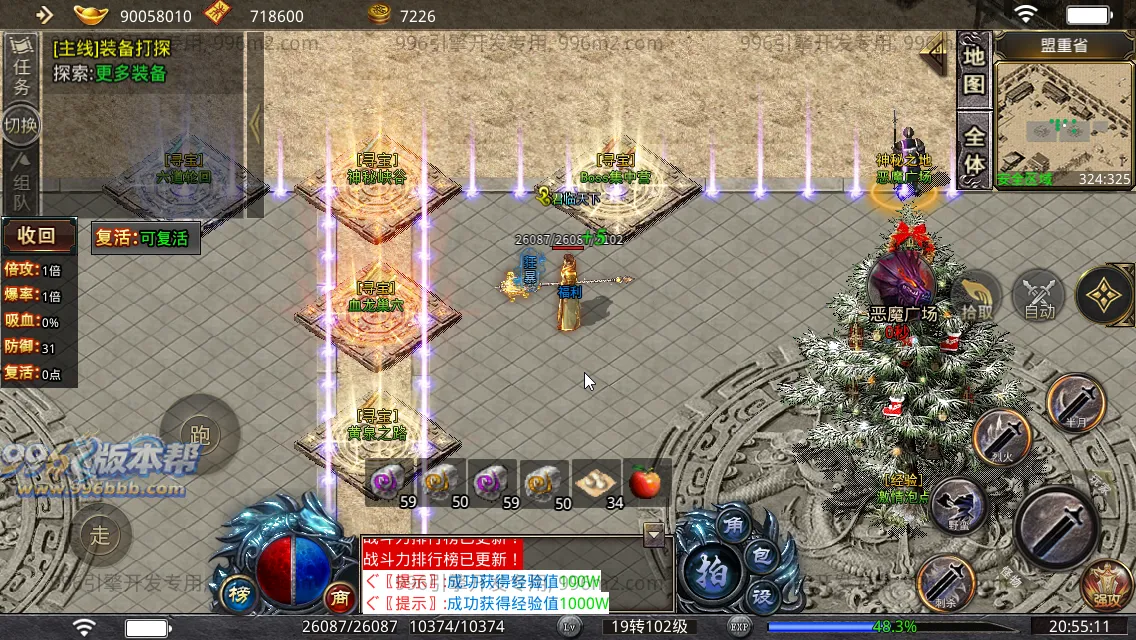Image resolution: width=1136 pixels, height=640 pixels.
Task: Use the 半月 half-moon sword skill
Action: tap(1076, 402)
